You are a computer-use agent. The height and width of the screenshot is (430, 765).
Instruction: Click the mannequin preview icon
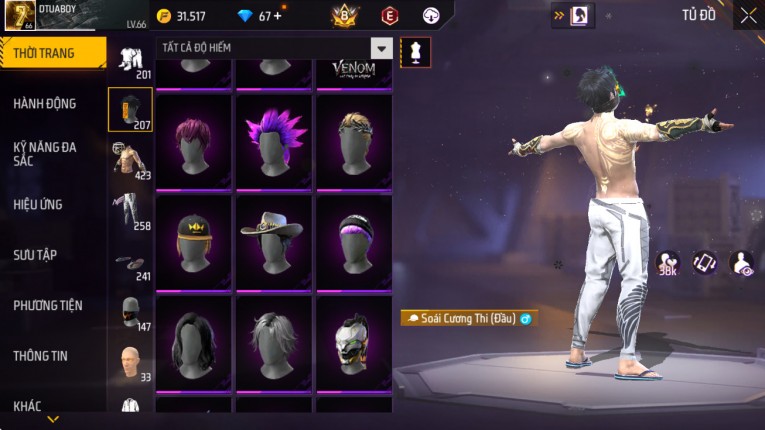415,52
